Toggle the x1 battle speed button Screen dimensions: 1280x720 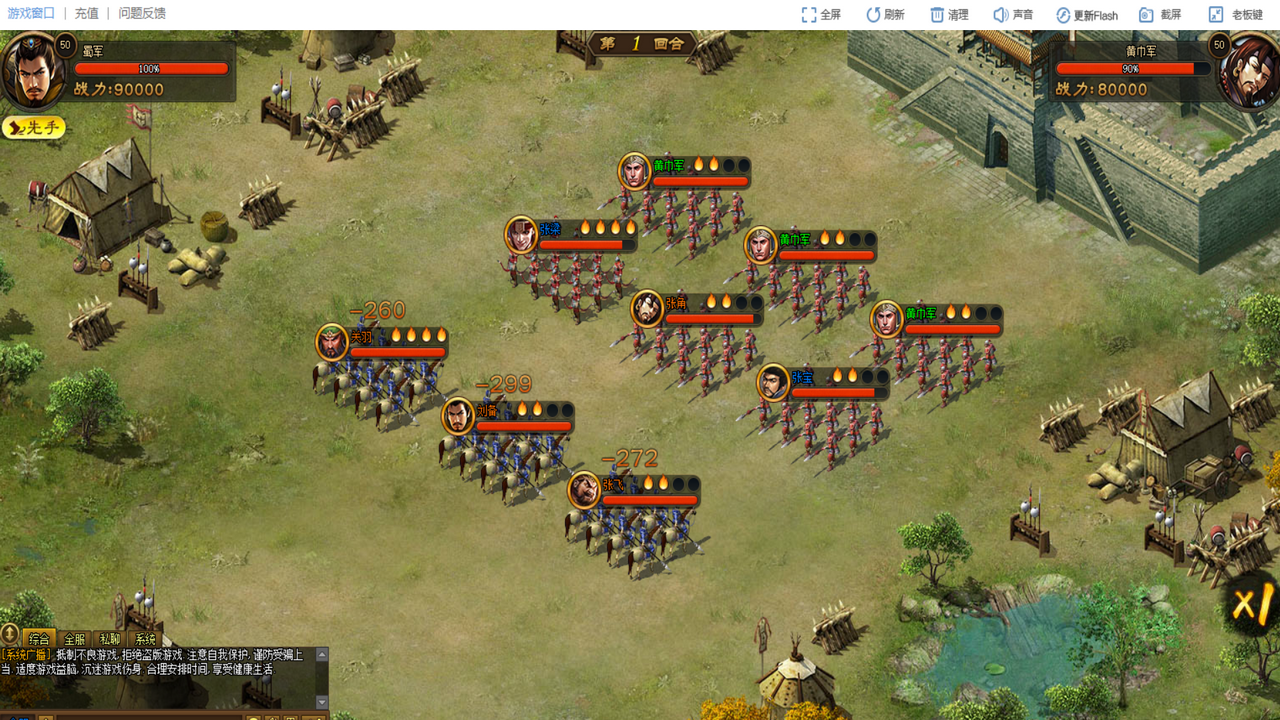1254,605
